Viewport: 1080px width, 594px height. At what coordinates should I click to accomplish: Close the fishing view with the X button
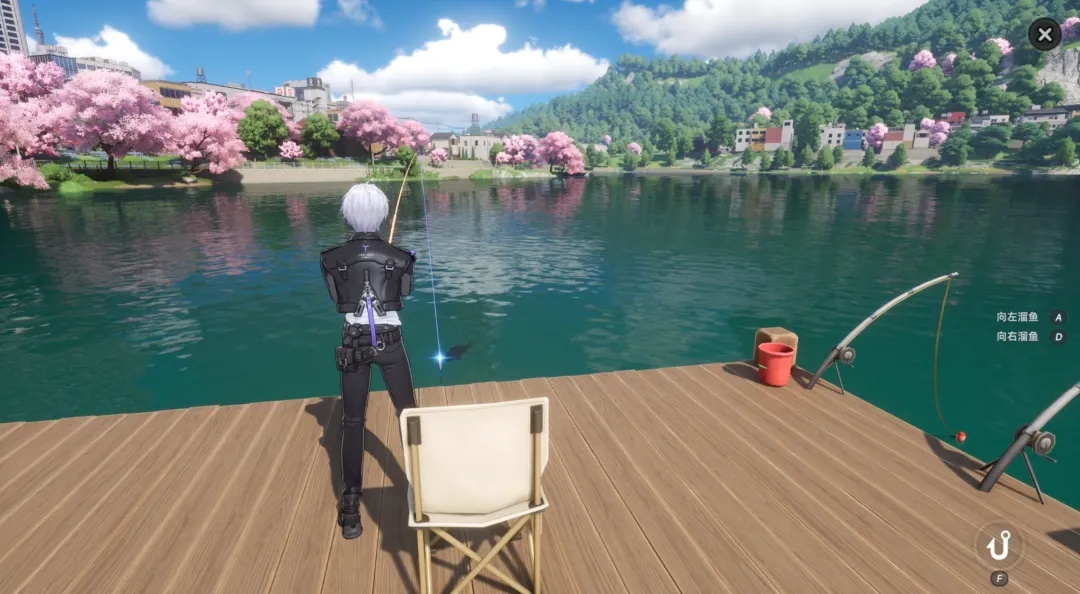click(1044, 34)
